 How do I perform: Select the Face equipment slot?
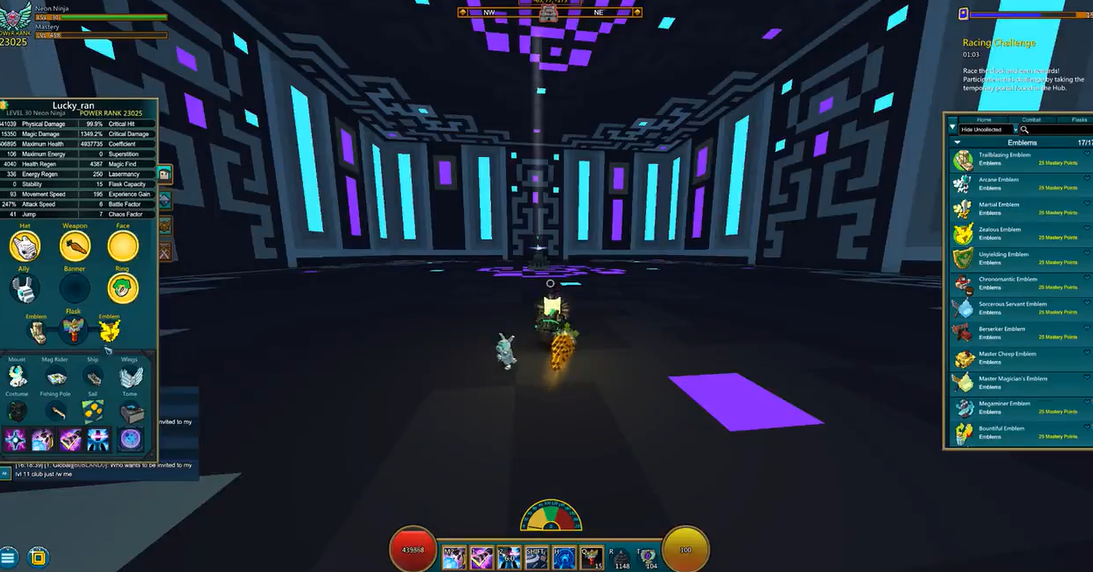(x=123, y=246)
